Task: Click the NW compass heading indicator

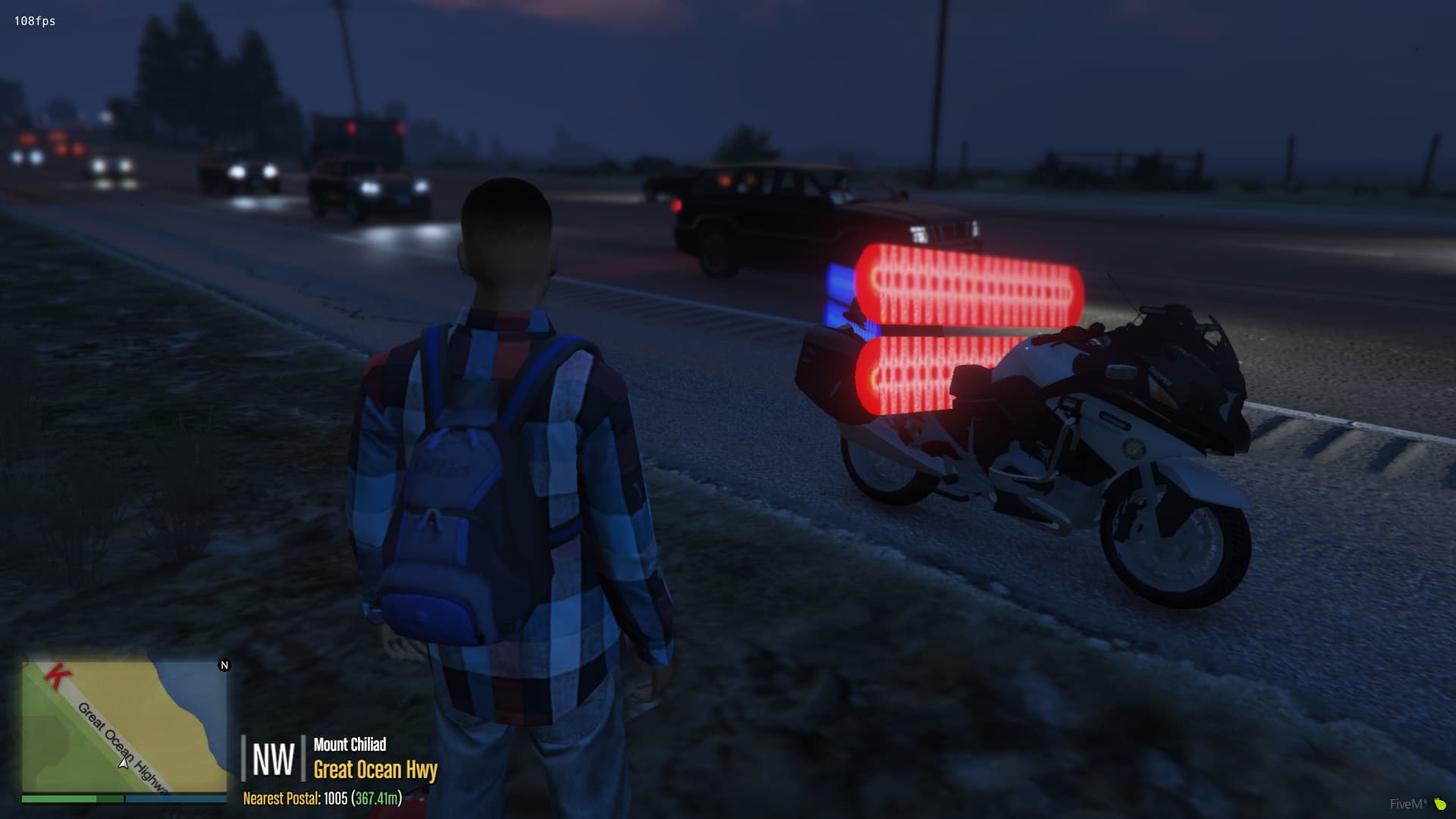Action: 272,758
